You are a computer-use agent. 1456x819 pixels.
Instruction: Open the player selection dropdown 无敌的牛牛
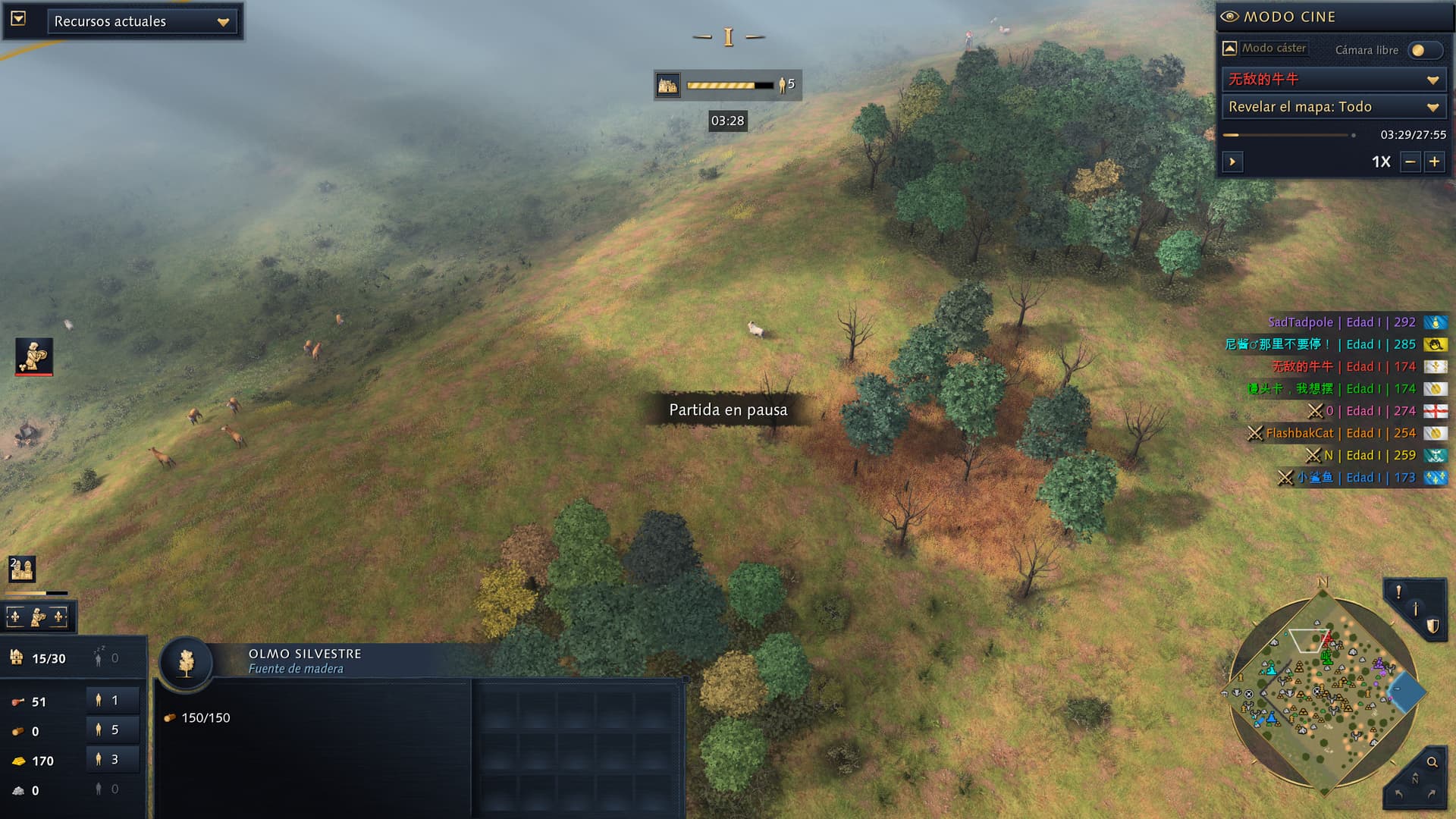1333,79
